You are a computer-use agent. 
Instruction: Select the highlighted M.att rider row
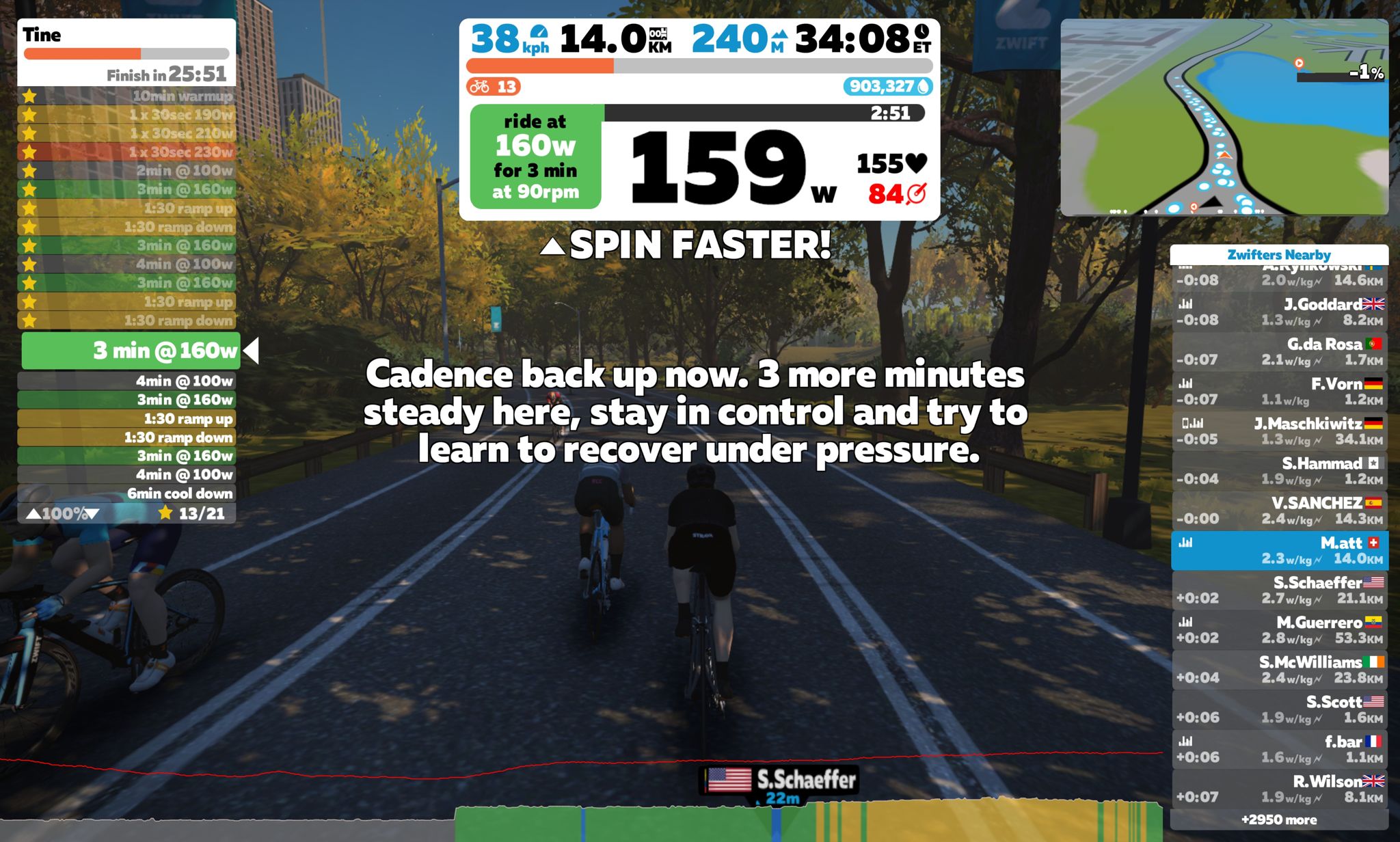[x=1279, y=550]
